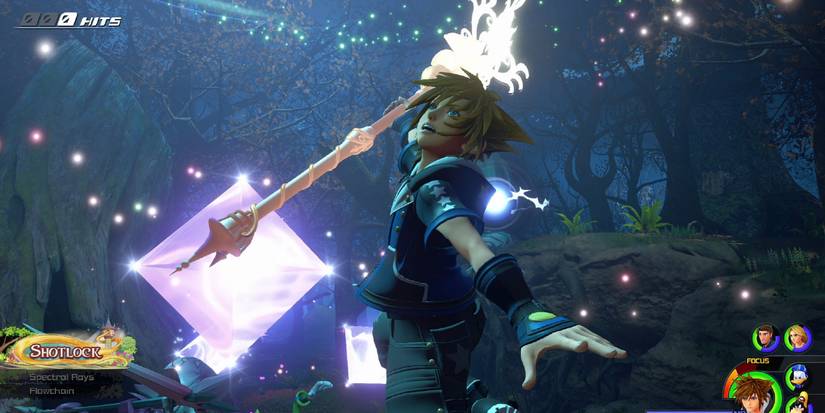This screenshot has height=413, width=825.
Task: Select Donald Duck's party portrait
Action: [798, 377]
